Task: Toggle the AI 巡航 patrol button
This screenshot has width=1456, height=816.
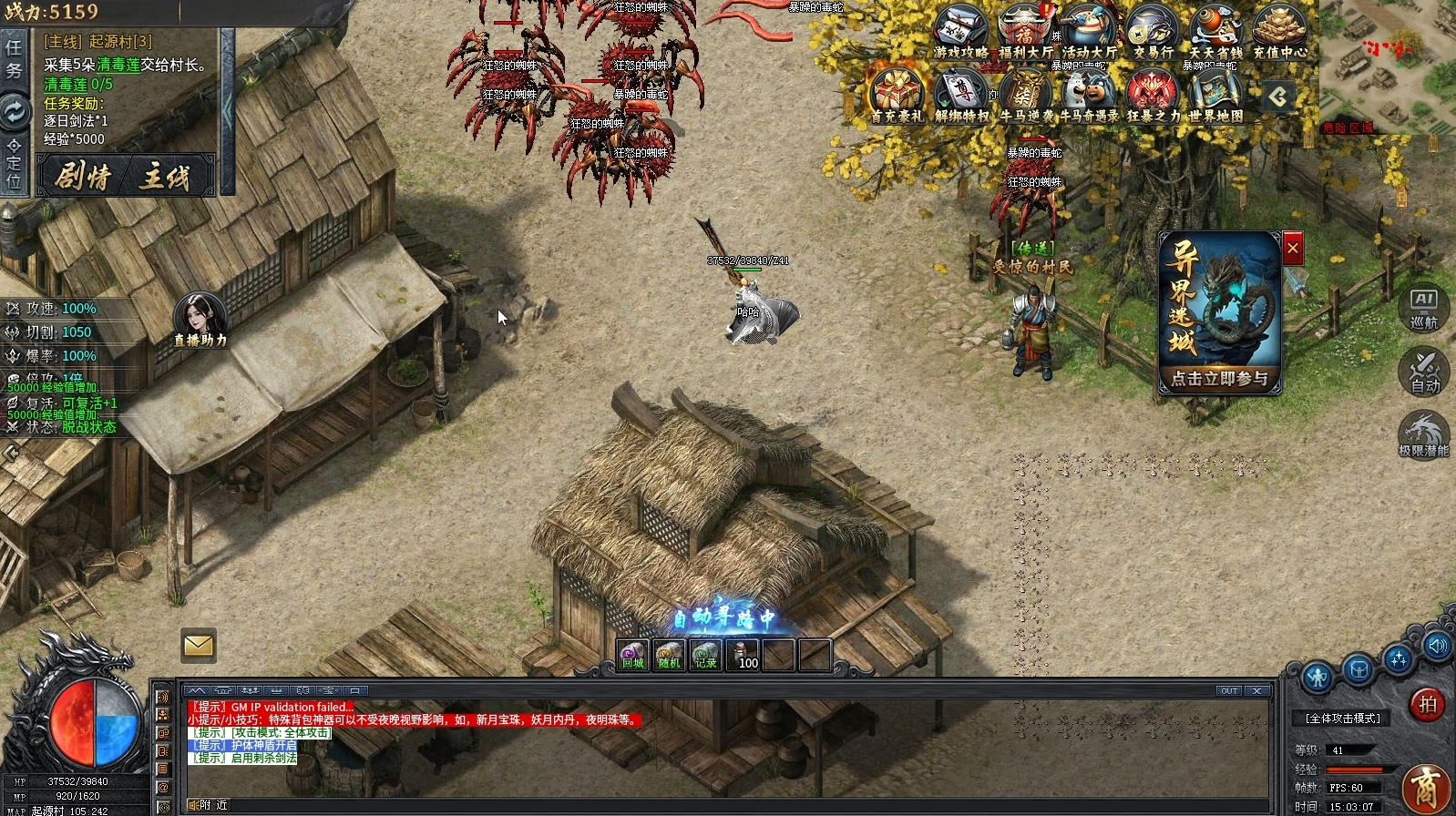Action: (x=1423, y=310)
